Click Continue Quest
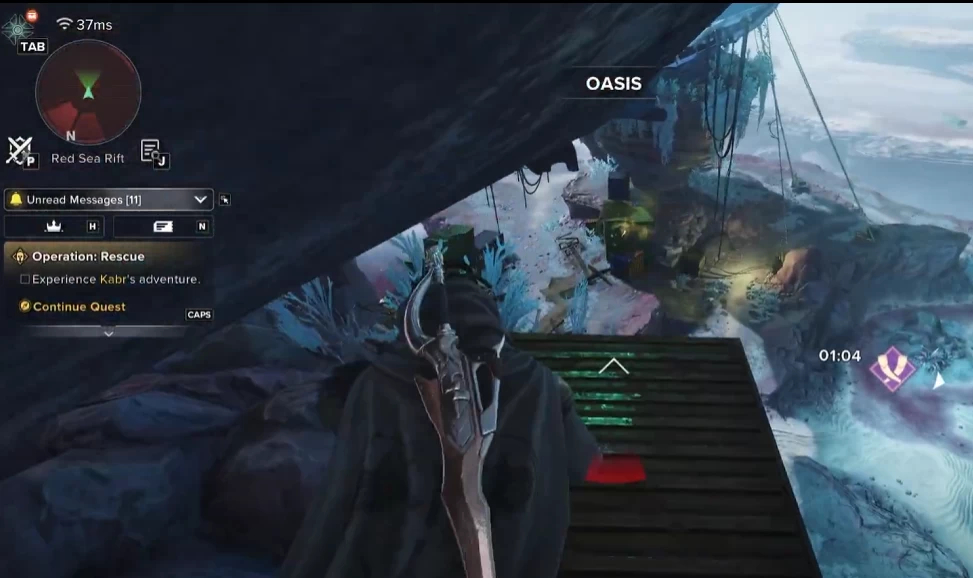 [x=79, y=306]
